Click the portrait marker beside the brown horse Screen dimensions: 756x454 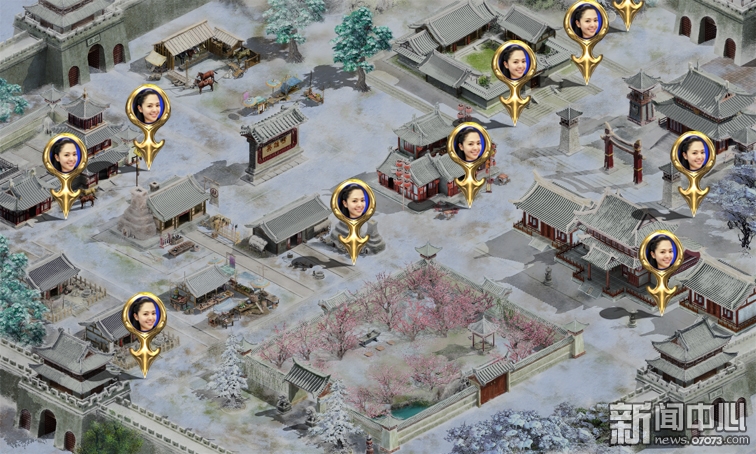tap(66, 157)
